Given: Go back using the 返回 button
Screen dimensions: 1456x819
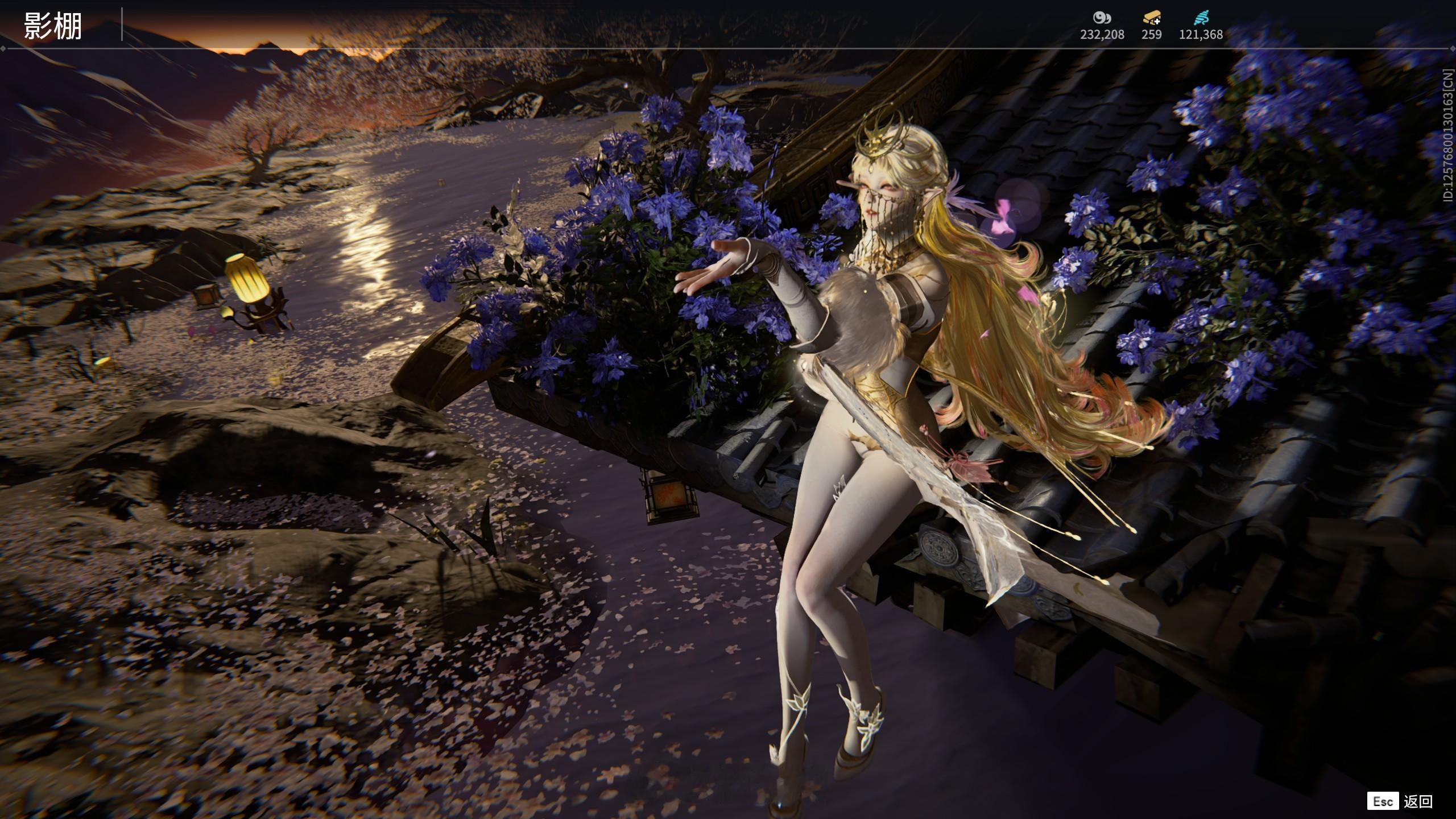Looking at the screenshot, I should click(x=1417, y=801).
